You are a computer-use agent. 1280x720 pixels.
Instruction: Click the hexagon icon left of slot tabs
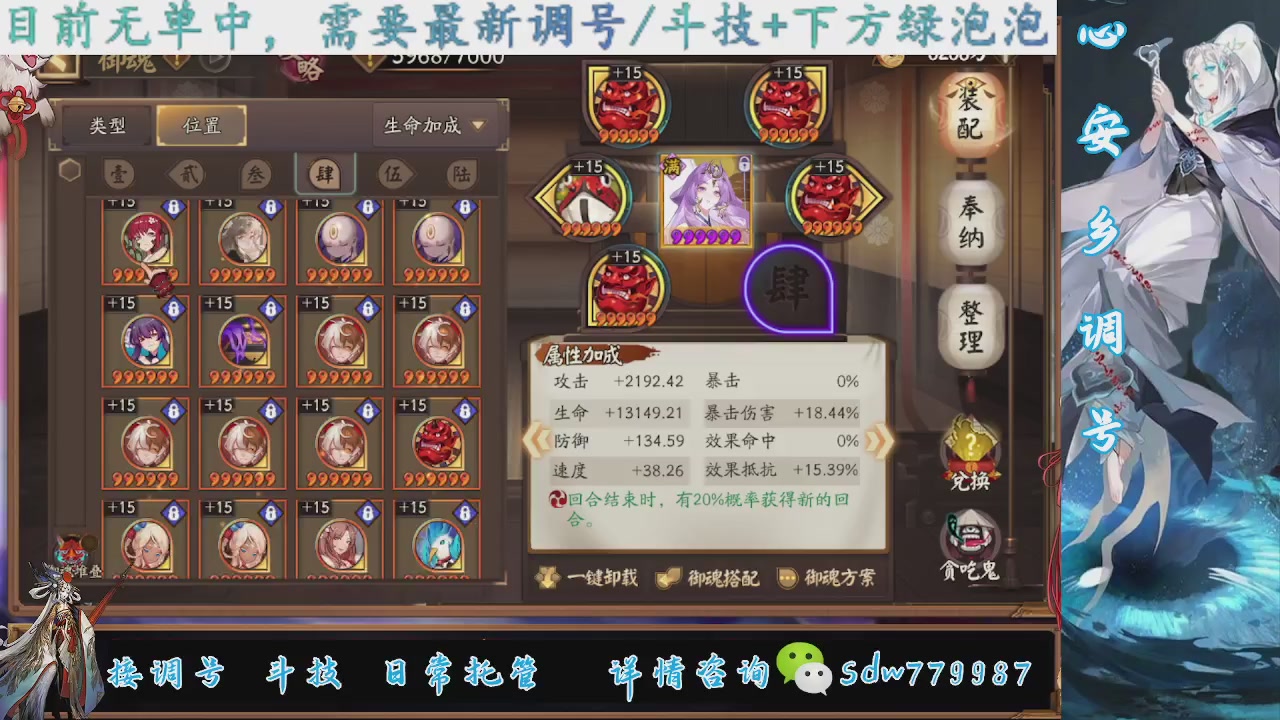[69, 170]
